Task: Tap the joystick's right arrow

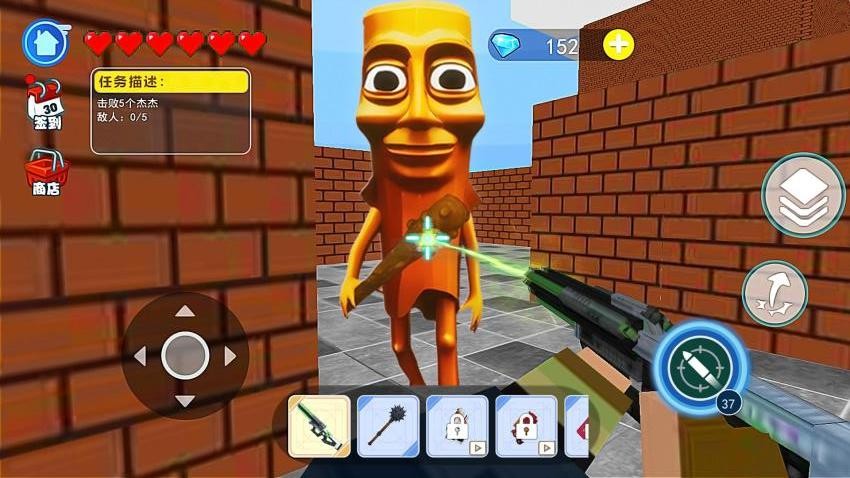Action: [230, 355]
